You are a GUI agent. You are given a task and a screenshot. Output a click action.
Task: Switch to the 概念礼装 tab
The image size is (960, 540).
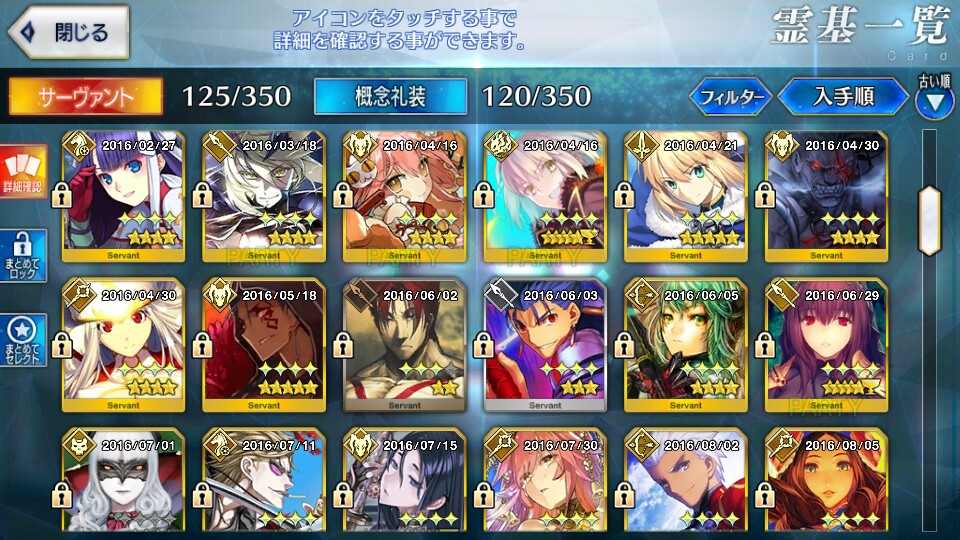[390, 96]
